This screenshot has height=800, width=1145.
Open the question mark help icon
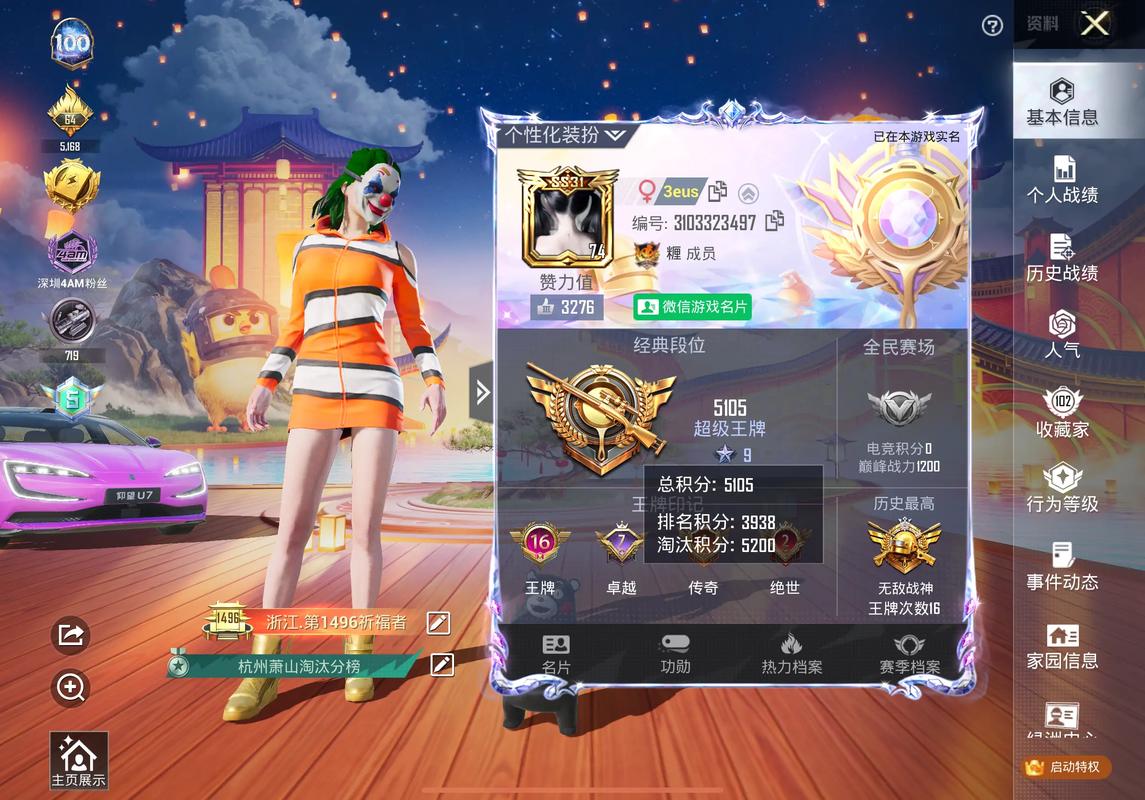click(992, 26)
